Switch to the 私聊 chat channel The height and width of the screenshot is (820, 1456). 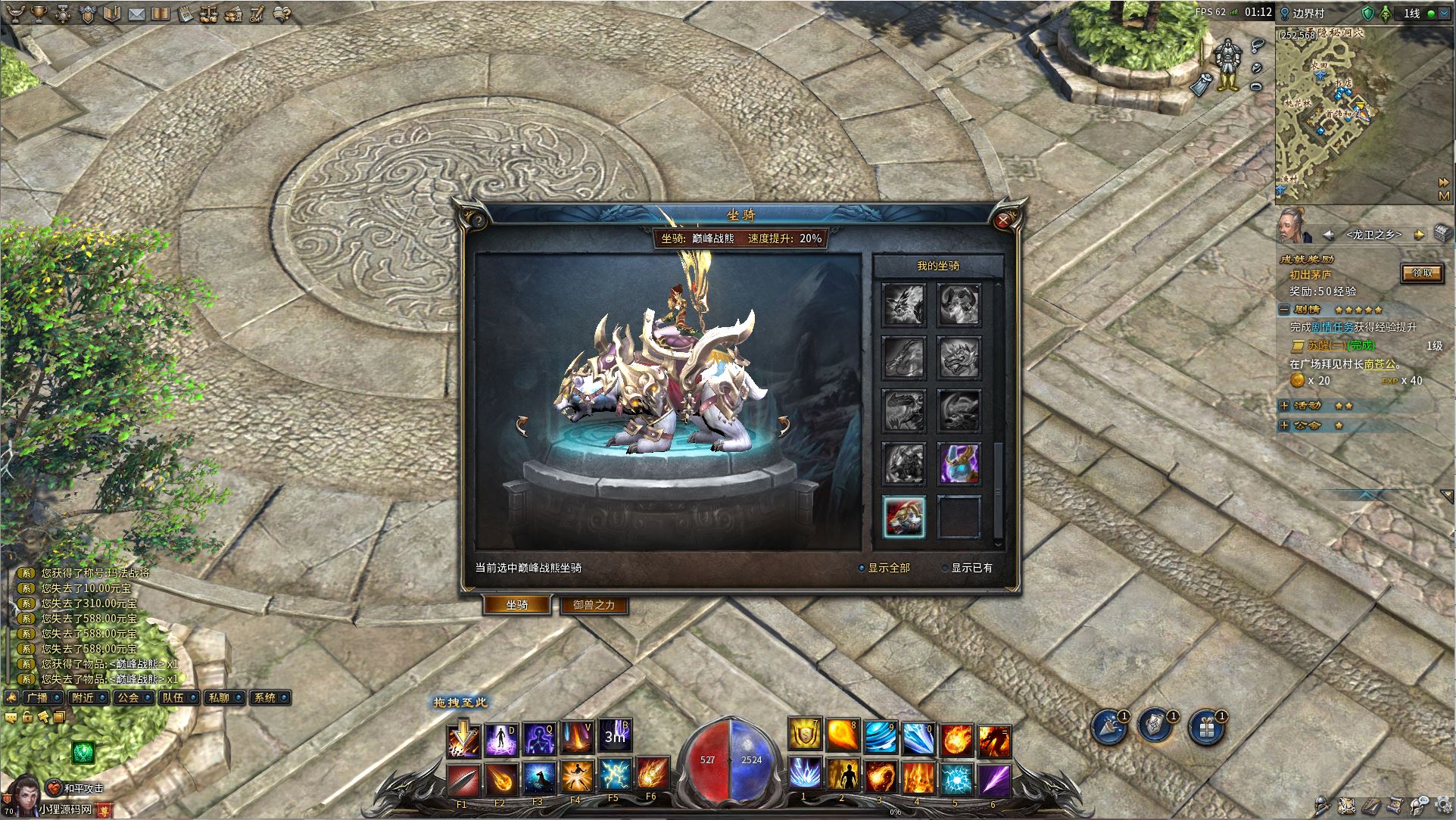[x=219, y=698]
